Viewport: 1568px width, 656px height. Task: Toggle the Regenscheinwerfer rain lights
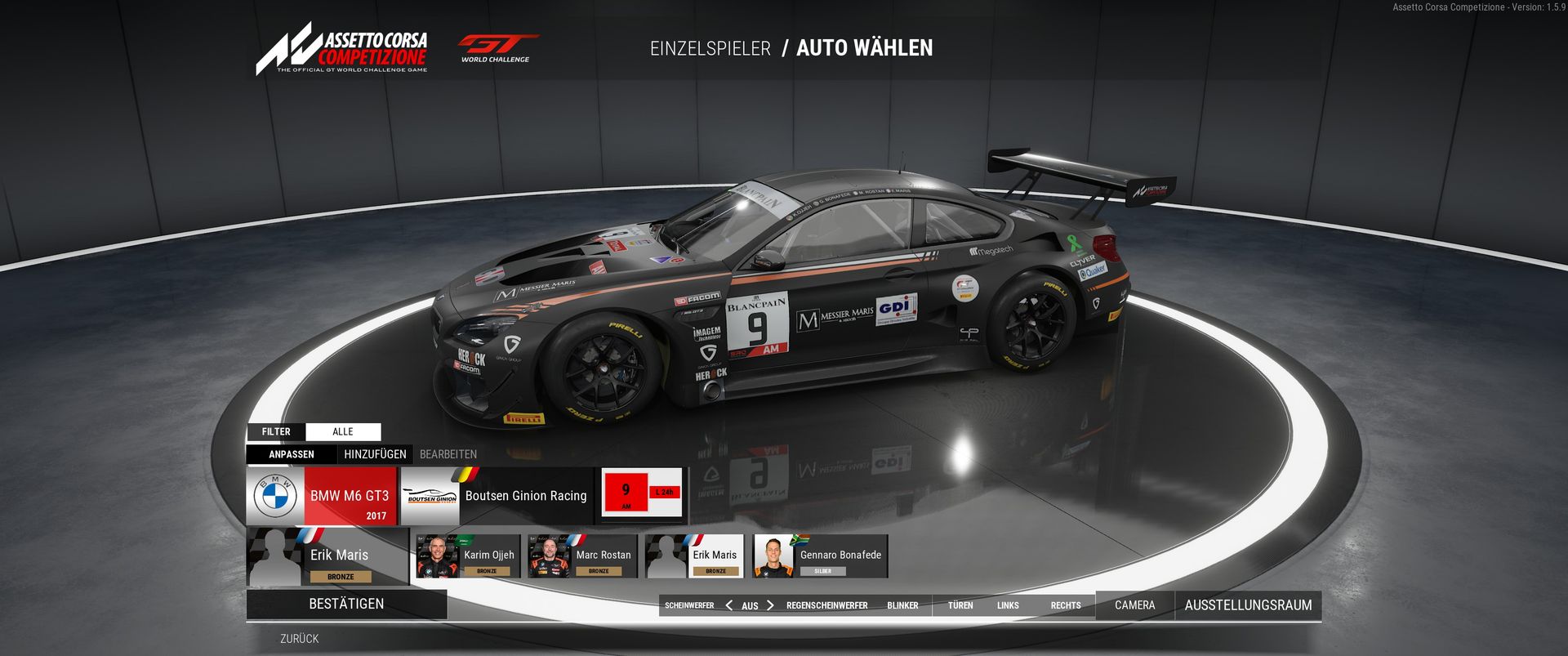pos(826,605)
